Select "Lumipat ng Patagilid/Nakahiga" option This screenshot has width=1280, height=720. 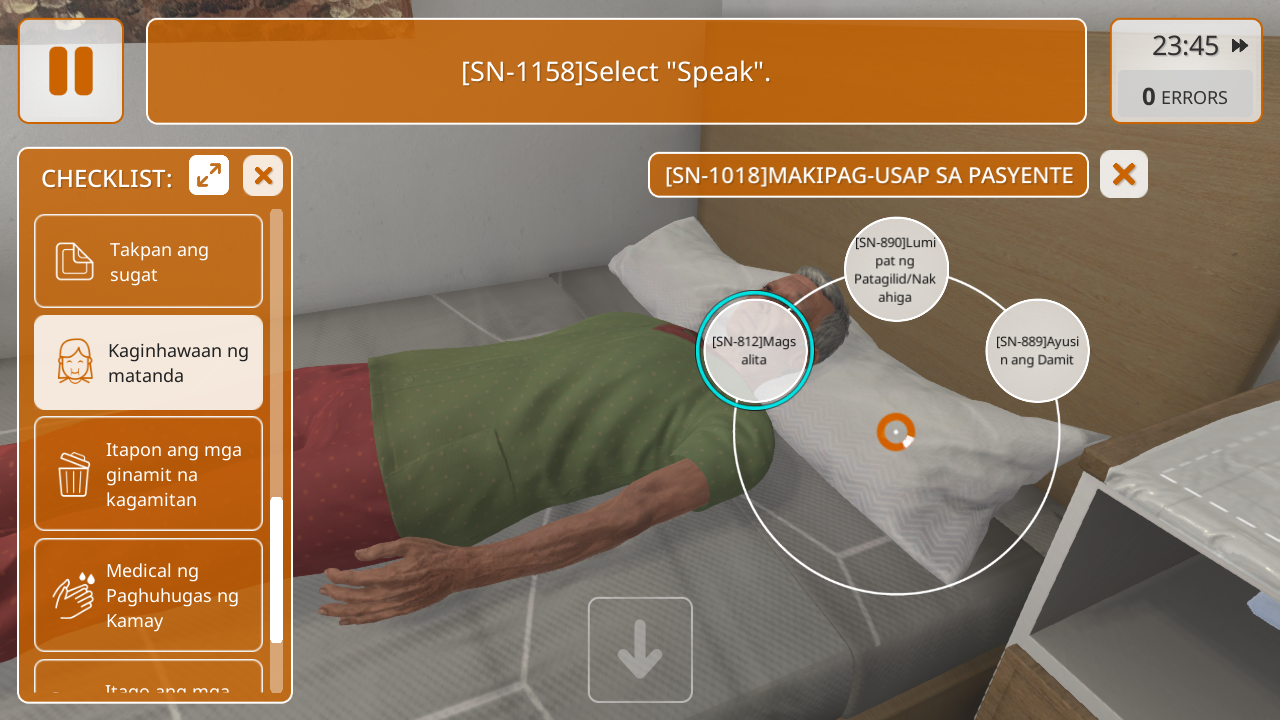pos(896,269)
